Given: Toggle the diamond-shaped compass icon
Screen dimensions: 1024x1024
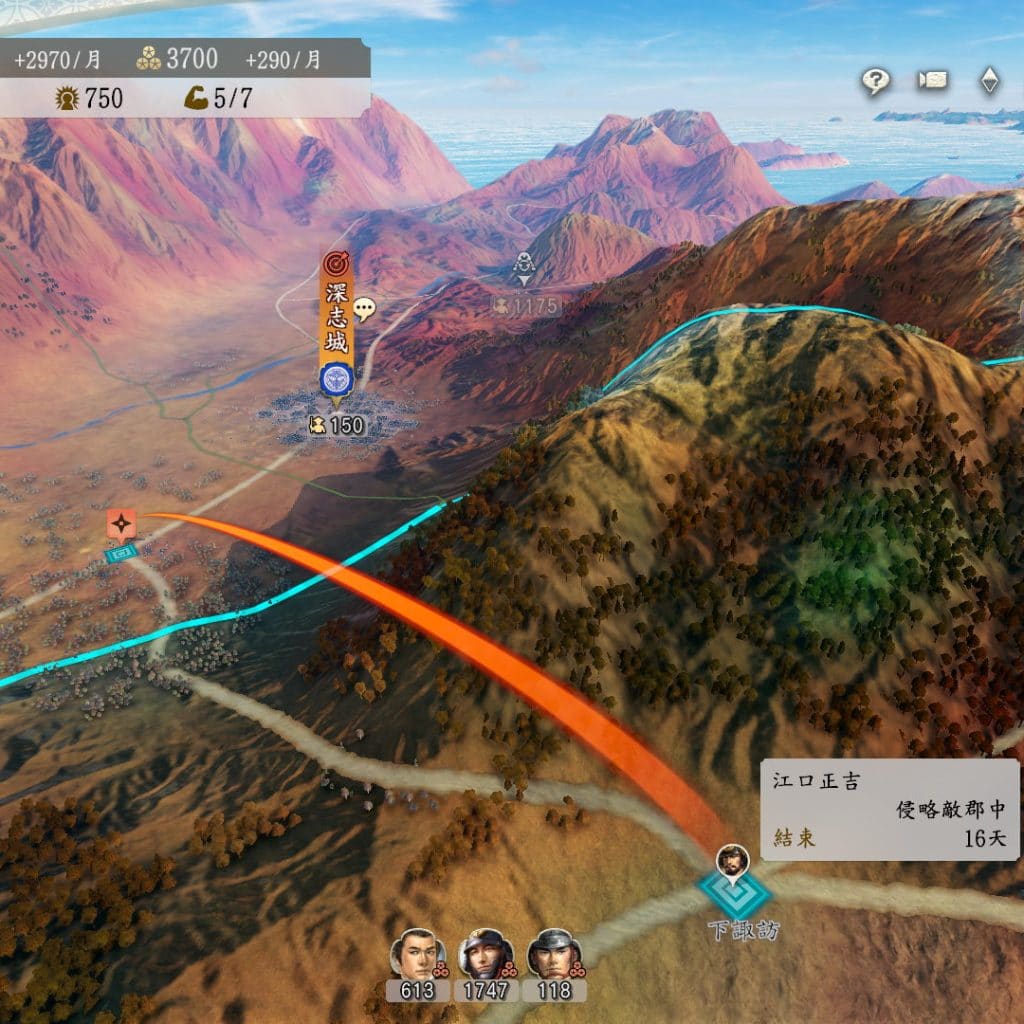Looking at the screenshot, I should pyautogui.click(x=989, y=81).
